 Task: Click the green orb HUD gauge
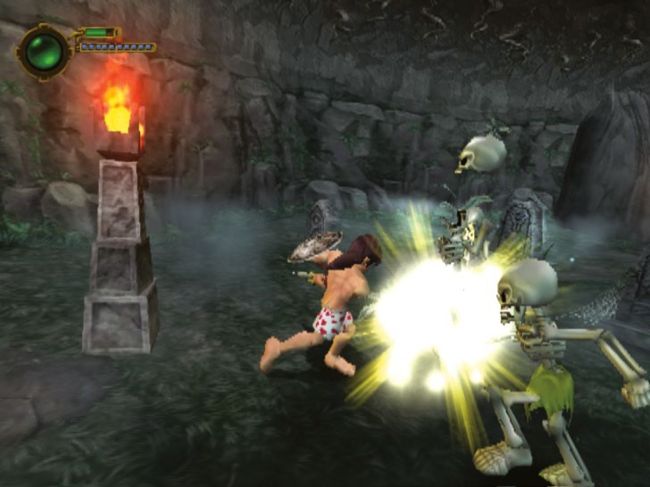point(44,51)
